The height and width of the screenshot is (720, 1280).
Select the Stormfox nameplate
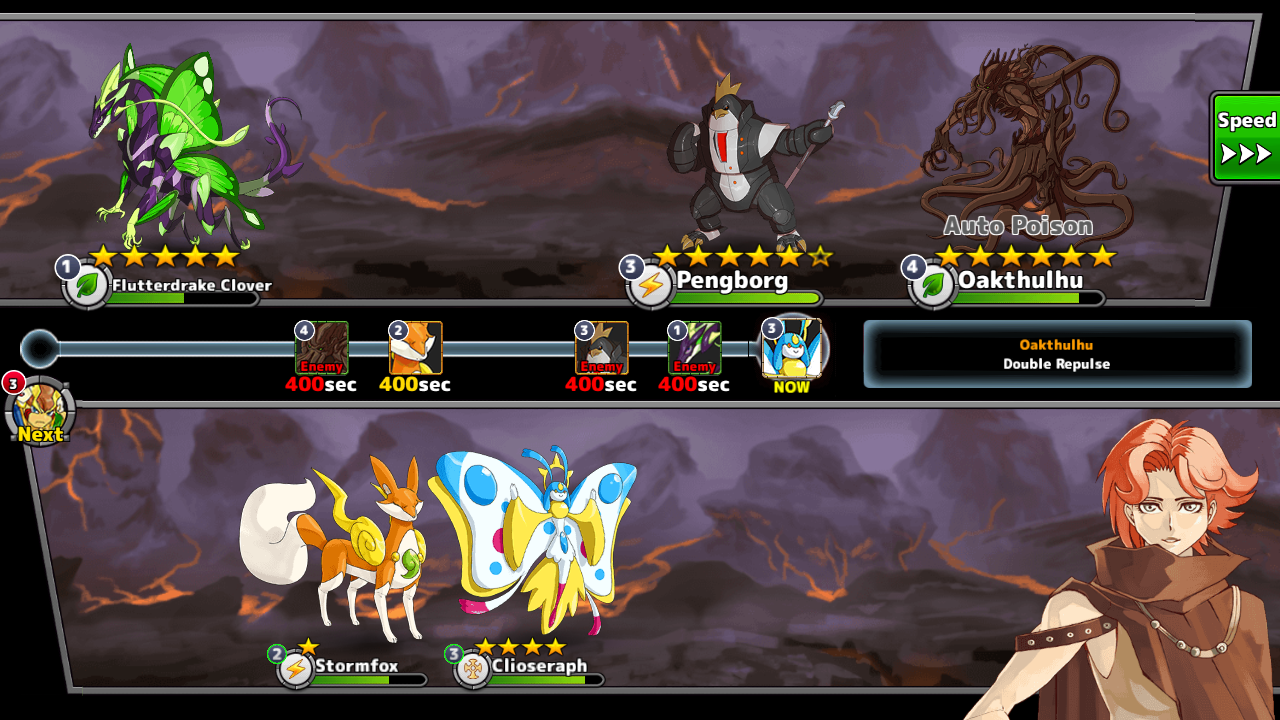(x=356, y=667)
